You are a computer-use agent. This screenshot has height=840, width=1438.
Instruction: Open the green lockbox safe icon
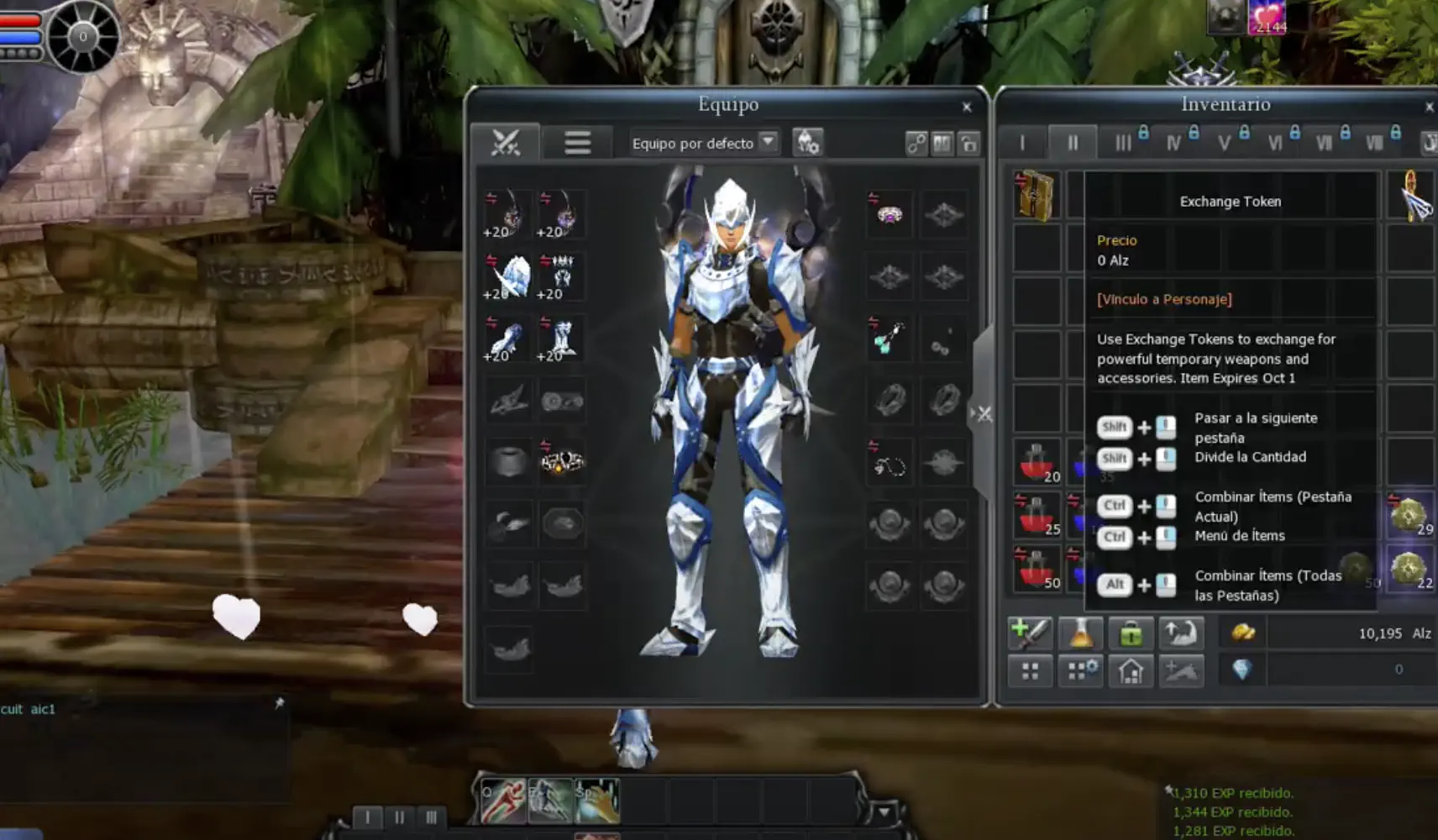click(x=1131, y=632)
